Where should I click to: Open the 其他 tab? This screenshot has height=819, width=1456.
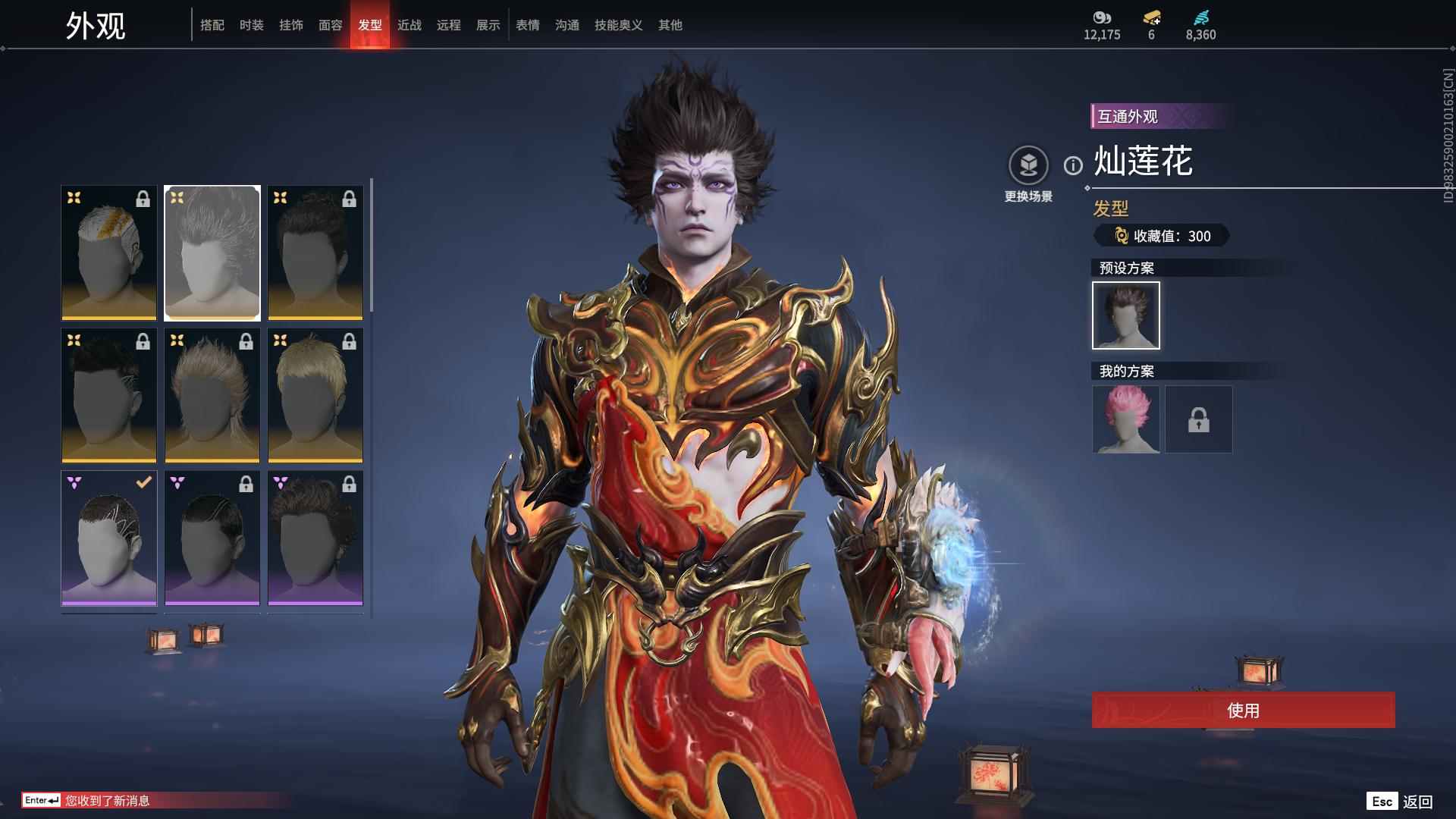(670, 25)
